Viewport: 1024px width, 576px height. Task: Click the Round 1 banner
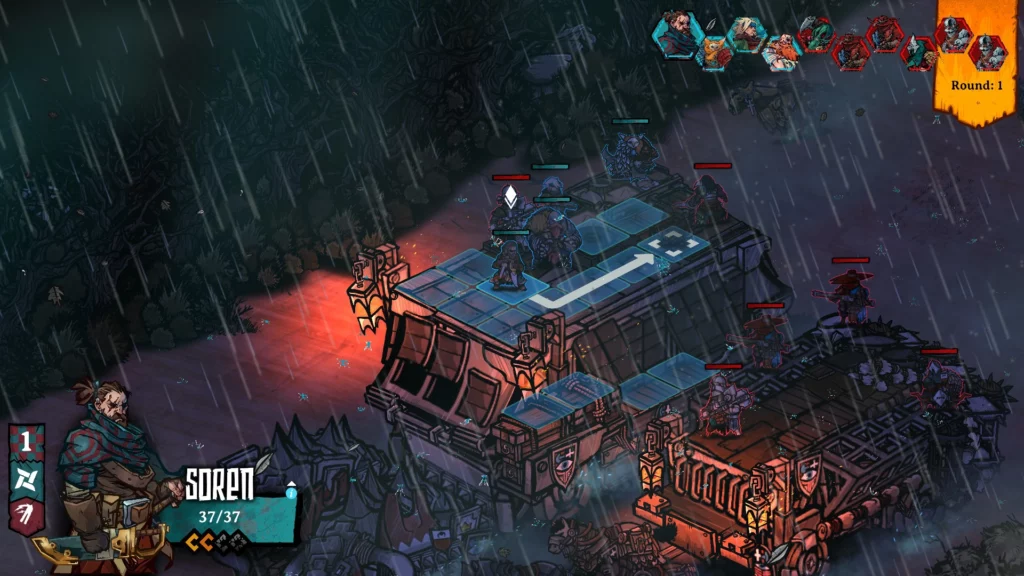(x=977, y=85)
